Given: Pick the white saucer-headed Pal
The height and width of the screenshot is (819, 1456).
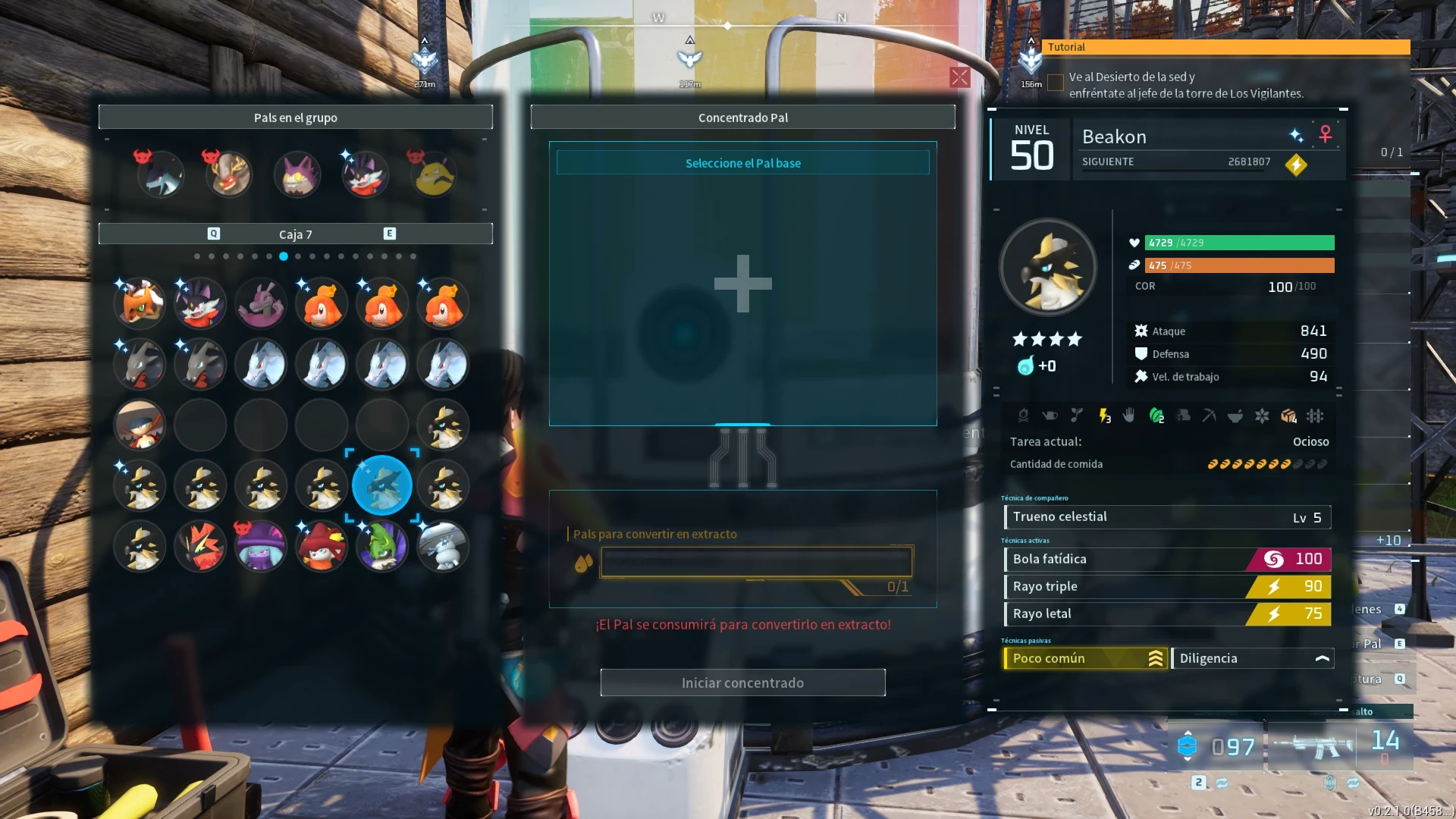Looking at the screenshot, I should coord(443,546).
